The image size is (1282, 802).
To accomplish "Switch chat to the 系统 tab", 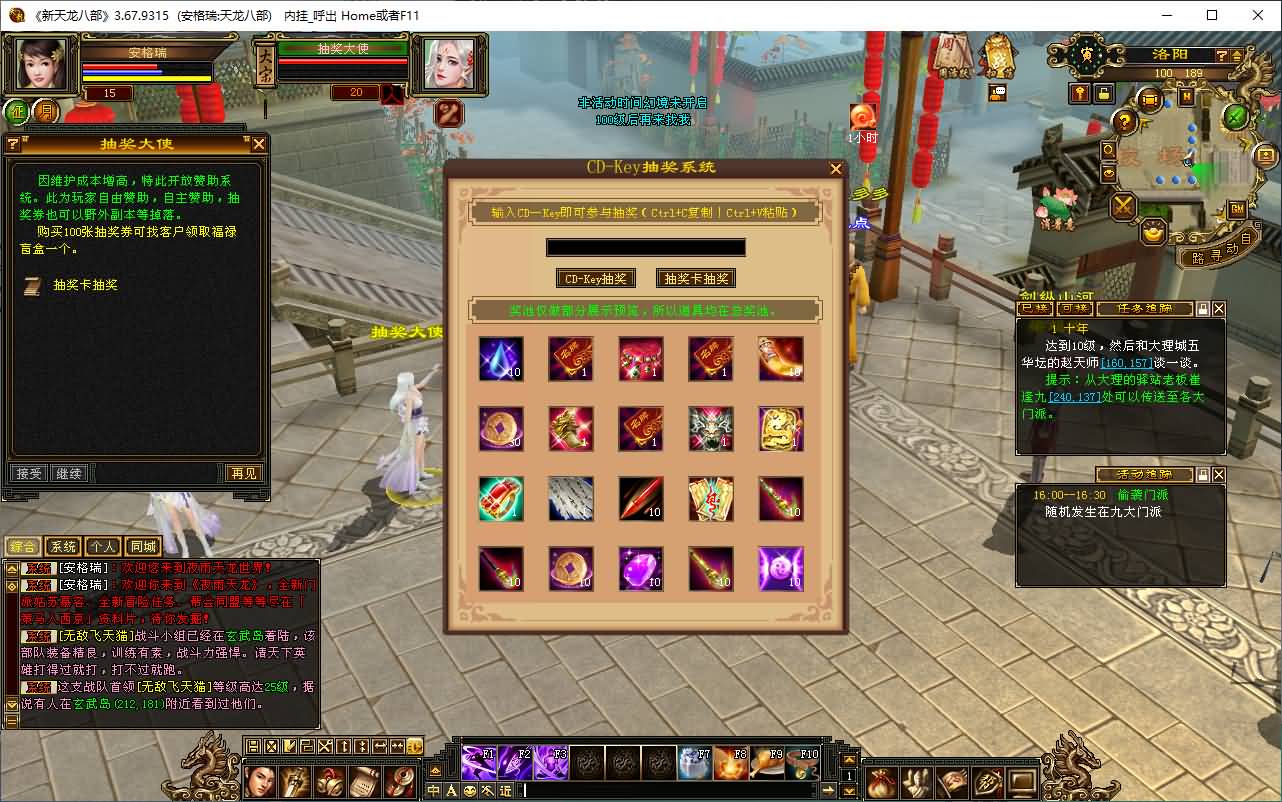I will (x=63, y=546).
